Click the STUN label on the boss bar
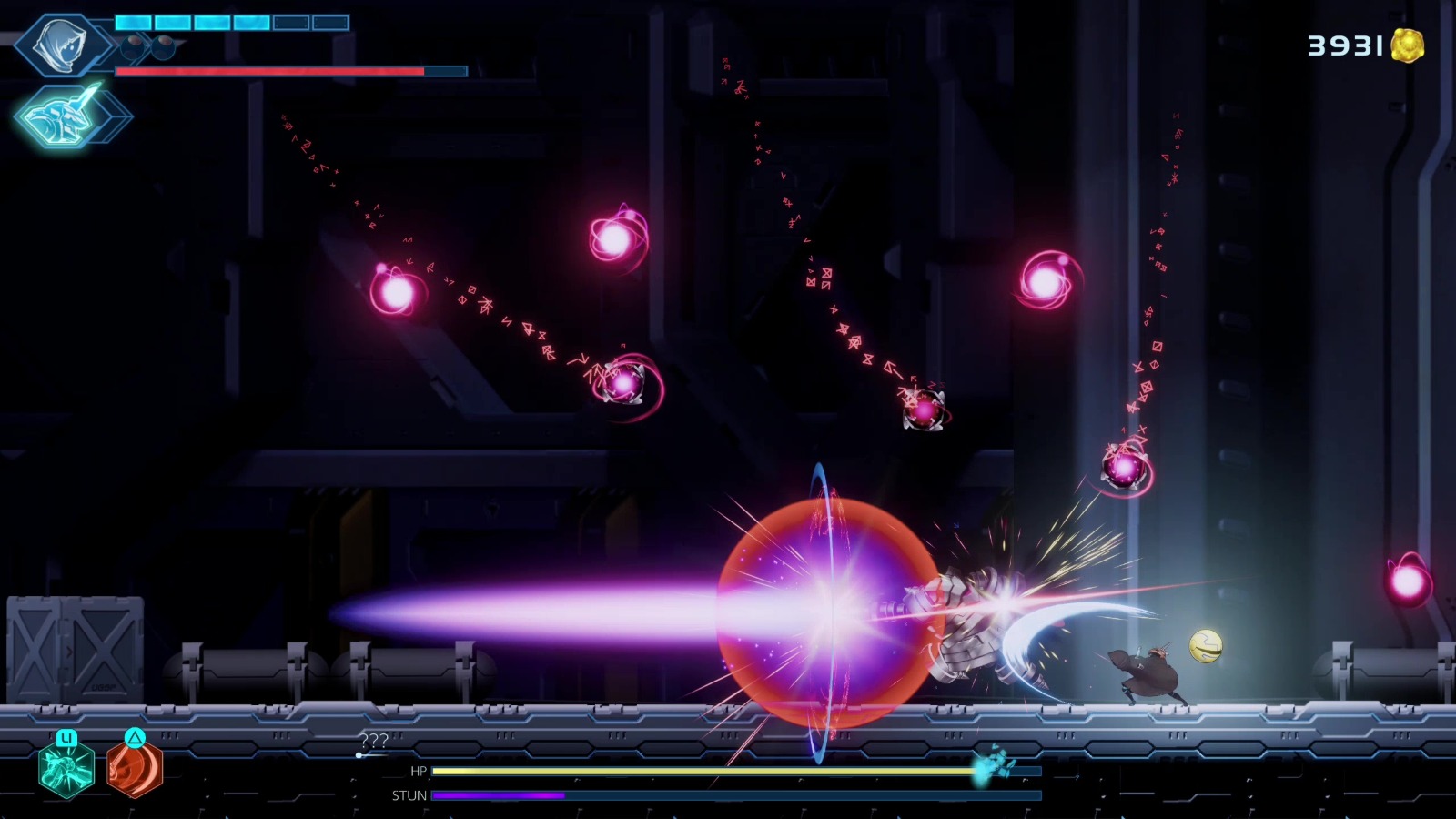Image resolution: width=1456 pixels, height=819 pixels. [411, 794]
